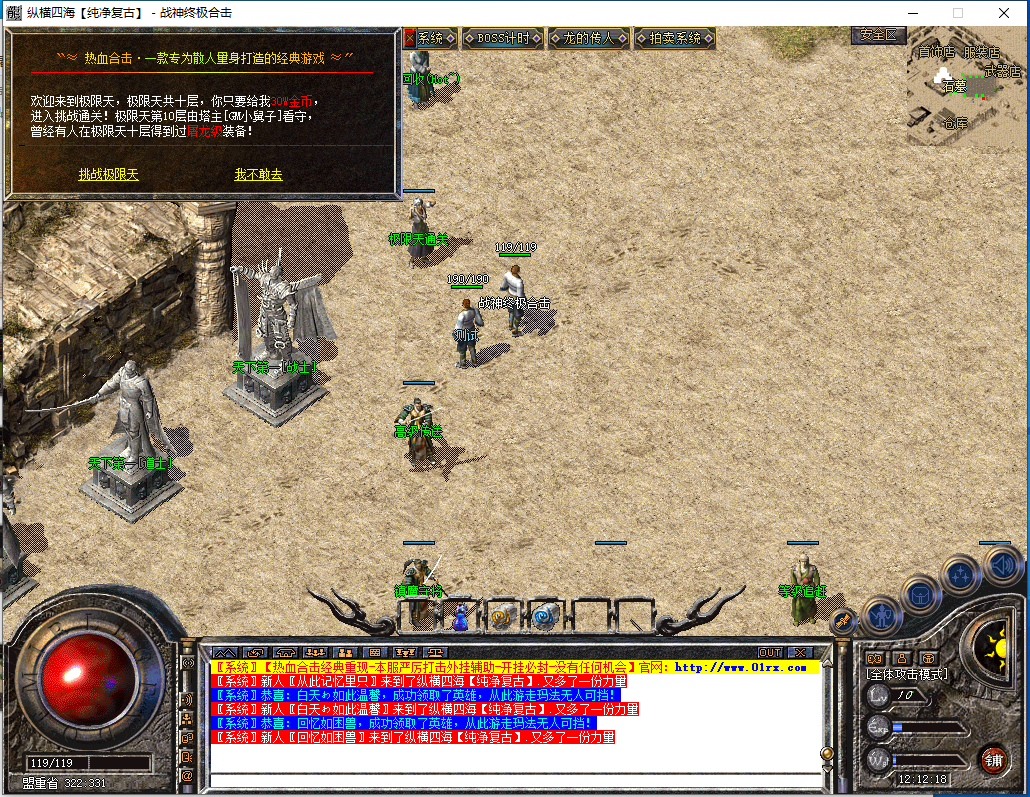Viewport: 1030px width, 797px height.
Task: Open the BOSS计时 menu
Action: pos(503,38)
